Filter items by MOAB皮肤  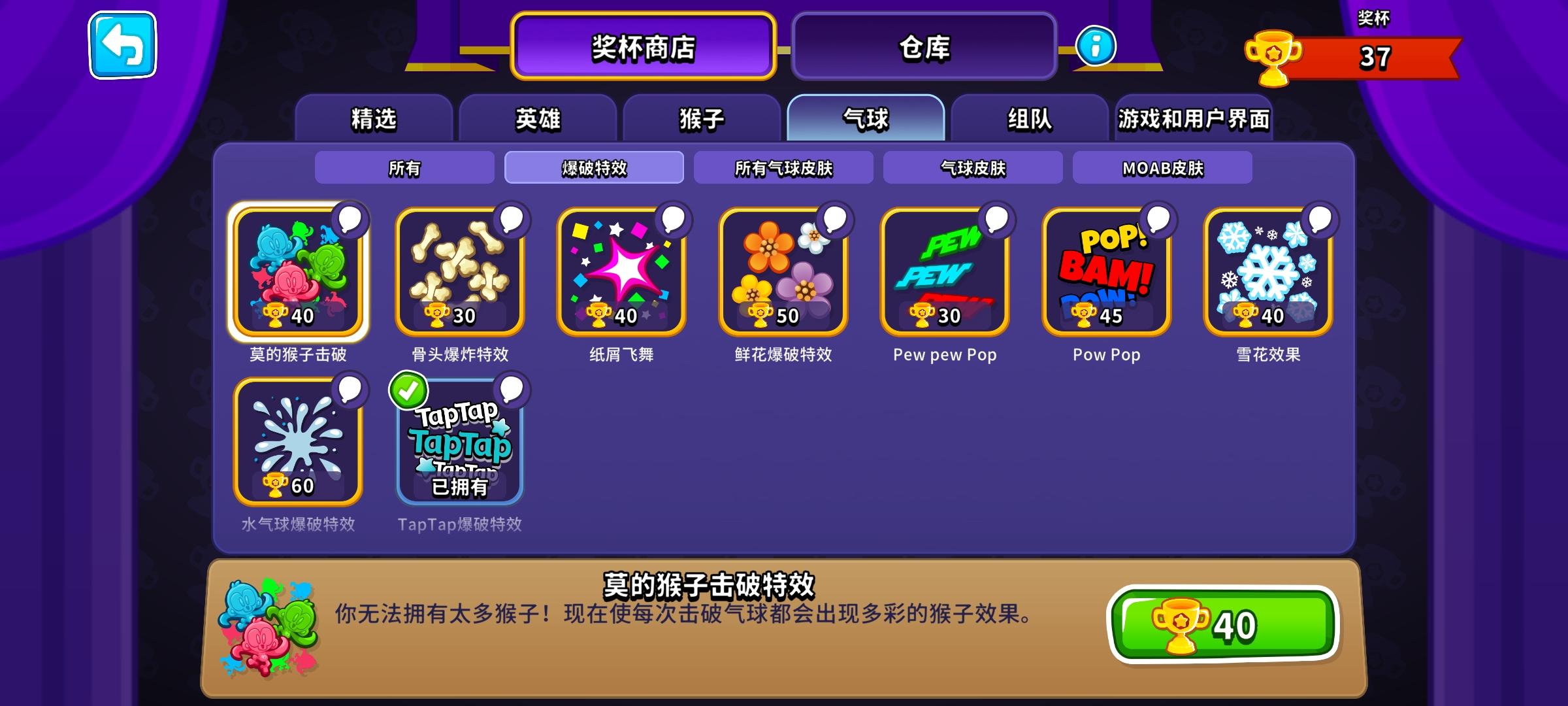coord(1162,167)
